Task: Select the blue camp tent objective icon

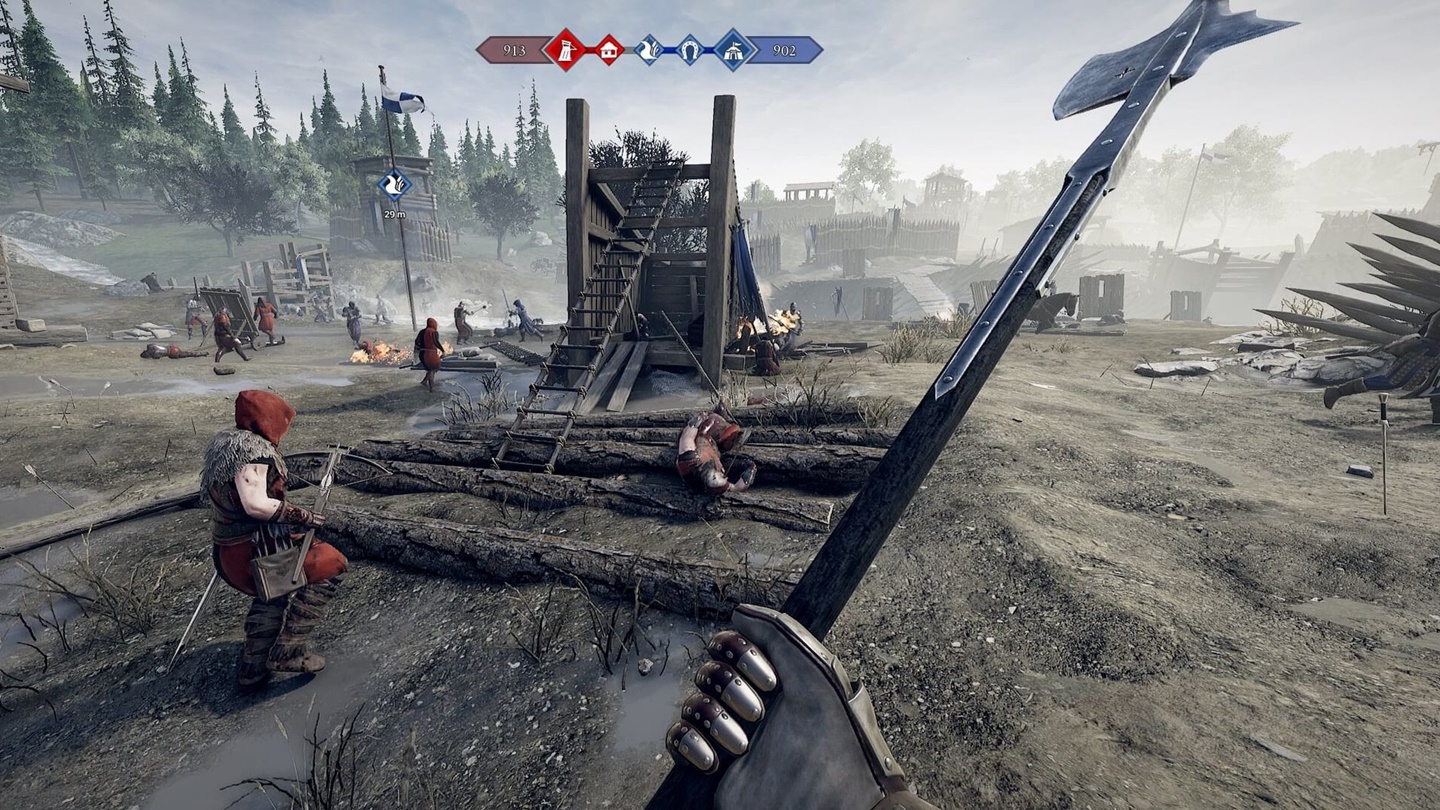Action: pos(734,50)
